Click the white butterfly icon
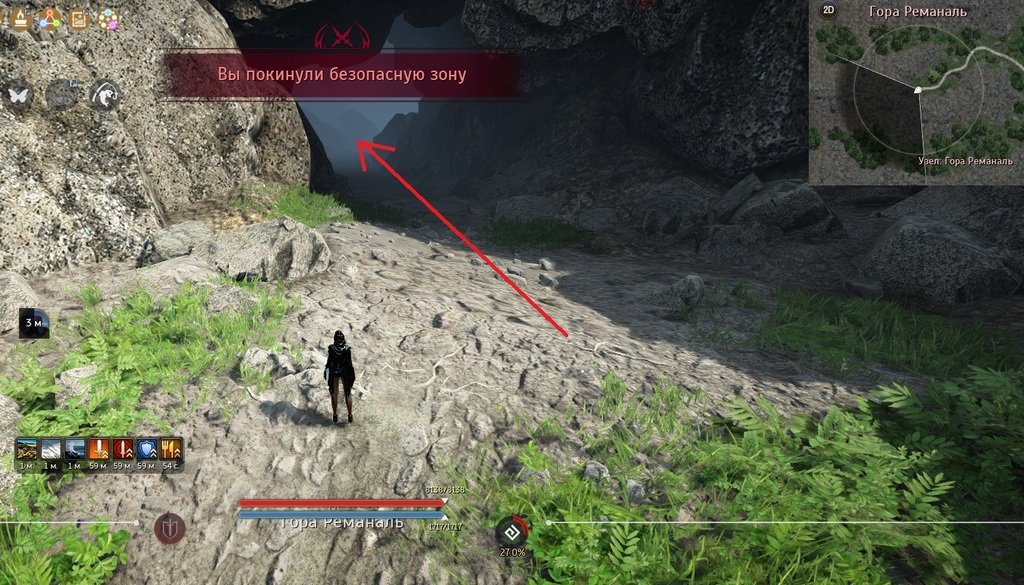The width and height of the screenshot is (1024, 585). (20, 95)
